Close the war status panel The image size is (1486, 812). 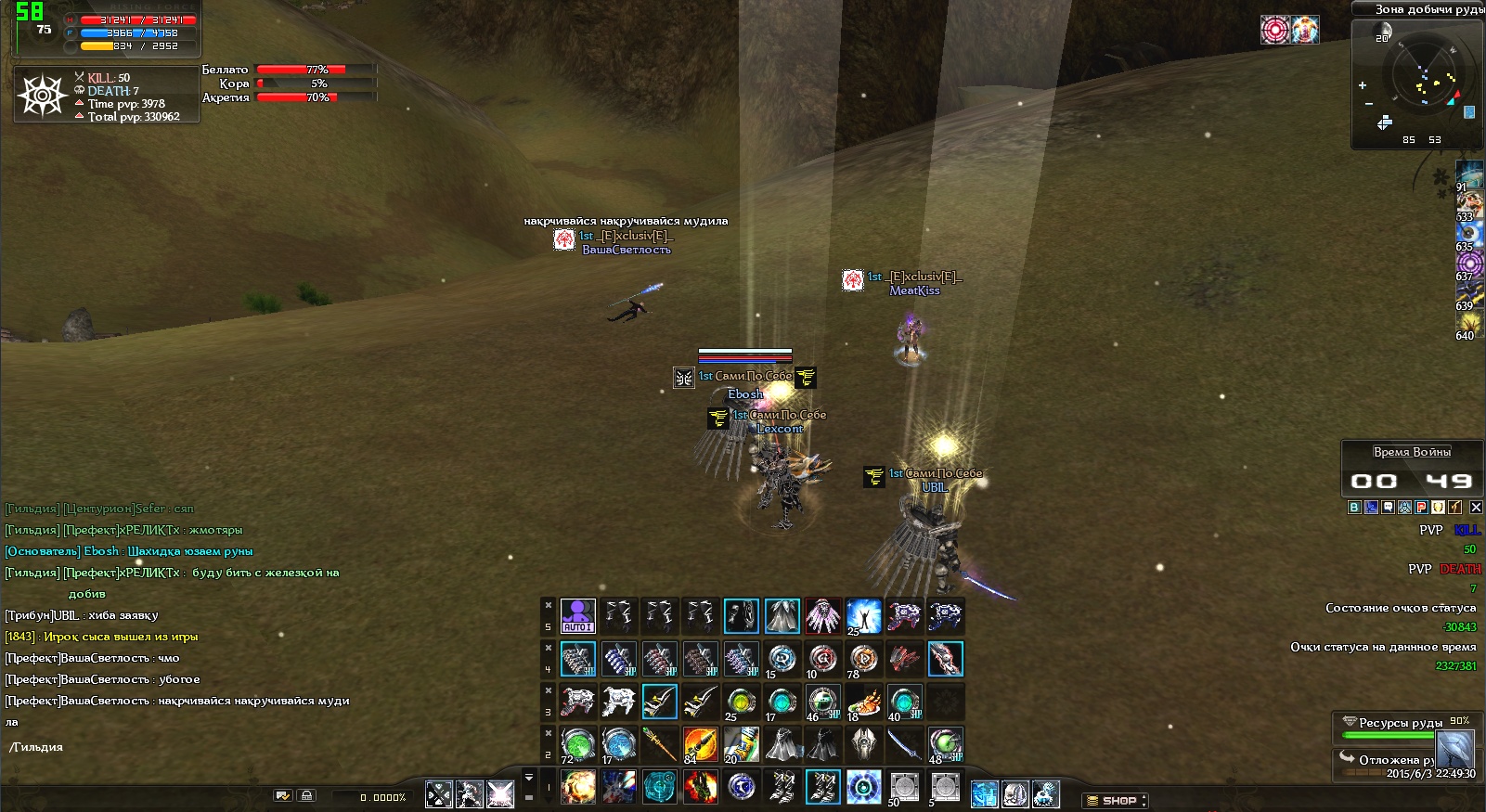1476,507
